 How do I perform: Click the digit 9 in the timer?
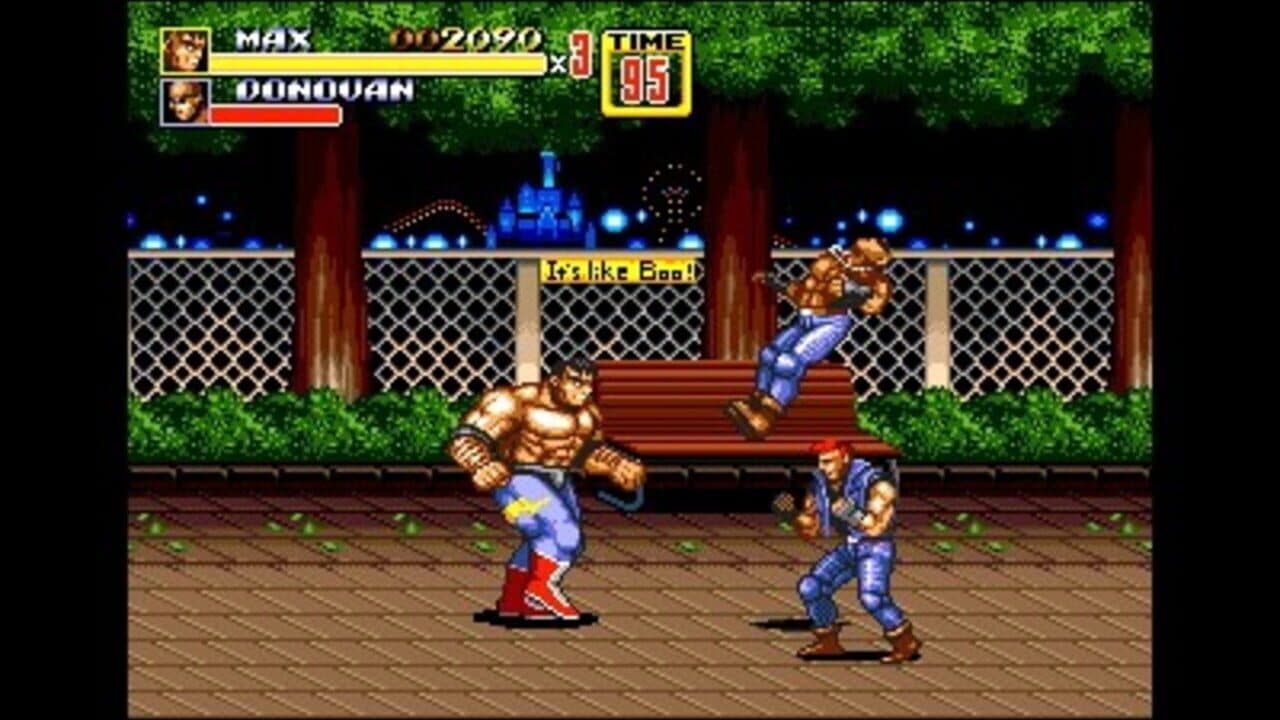click(635, 80)
